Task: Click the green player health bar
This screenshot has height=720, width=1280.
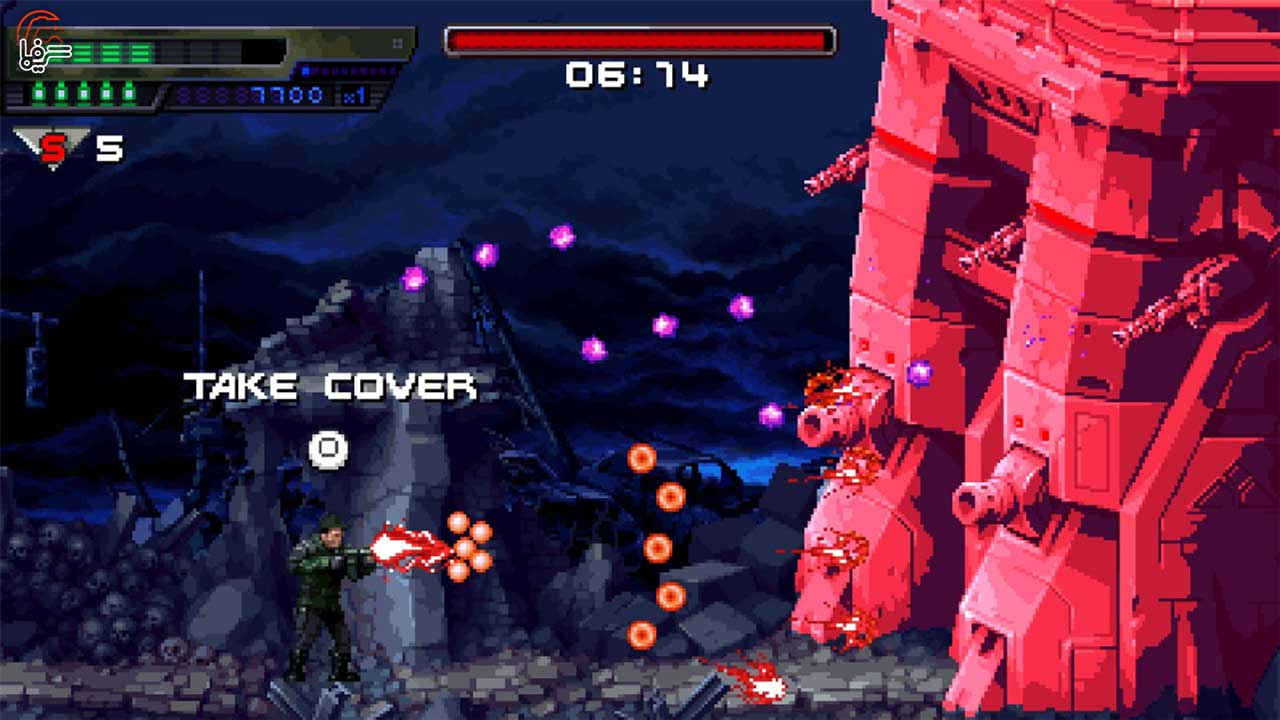Action: (x=112, y=51)
